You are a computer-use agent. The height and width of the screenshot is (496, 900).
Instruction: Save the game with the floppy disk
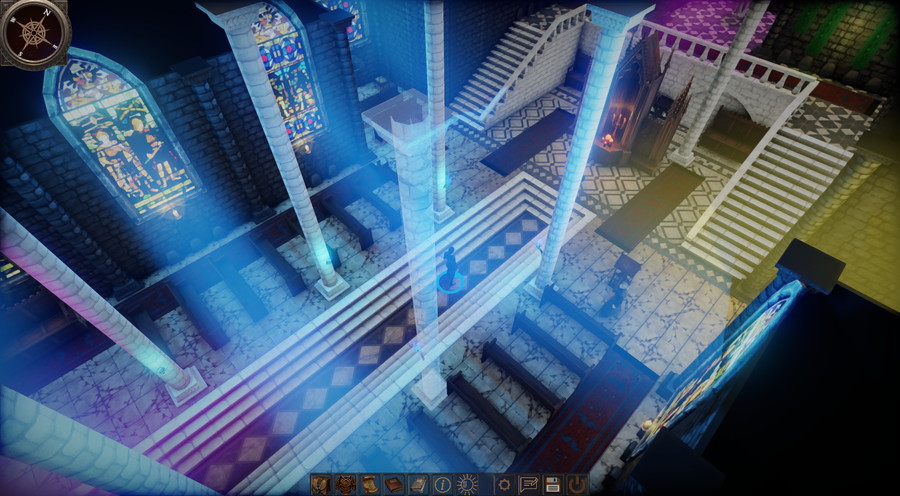click(552, 484)
